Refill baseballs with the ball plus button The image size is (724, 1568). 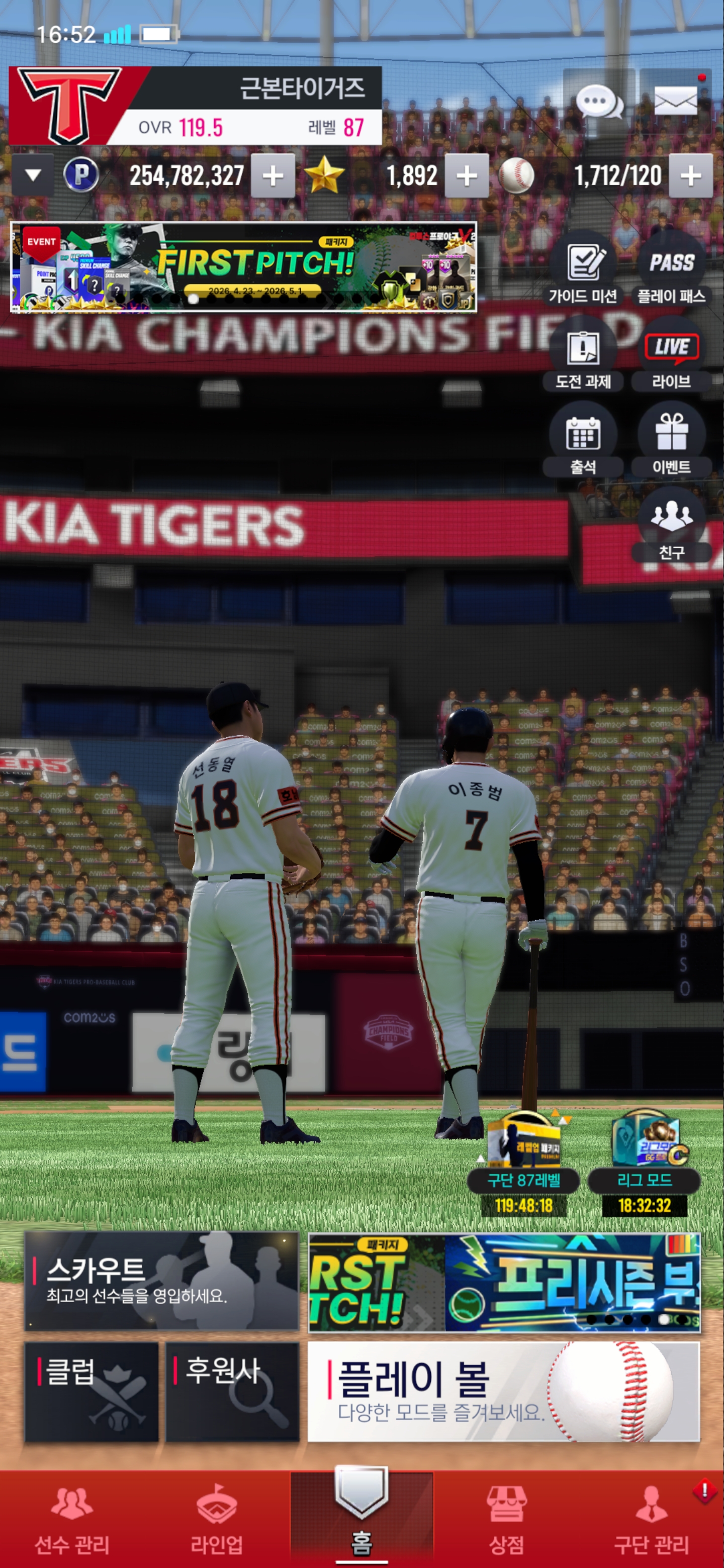point(690,176)
